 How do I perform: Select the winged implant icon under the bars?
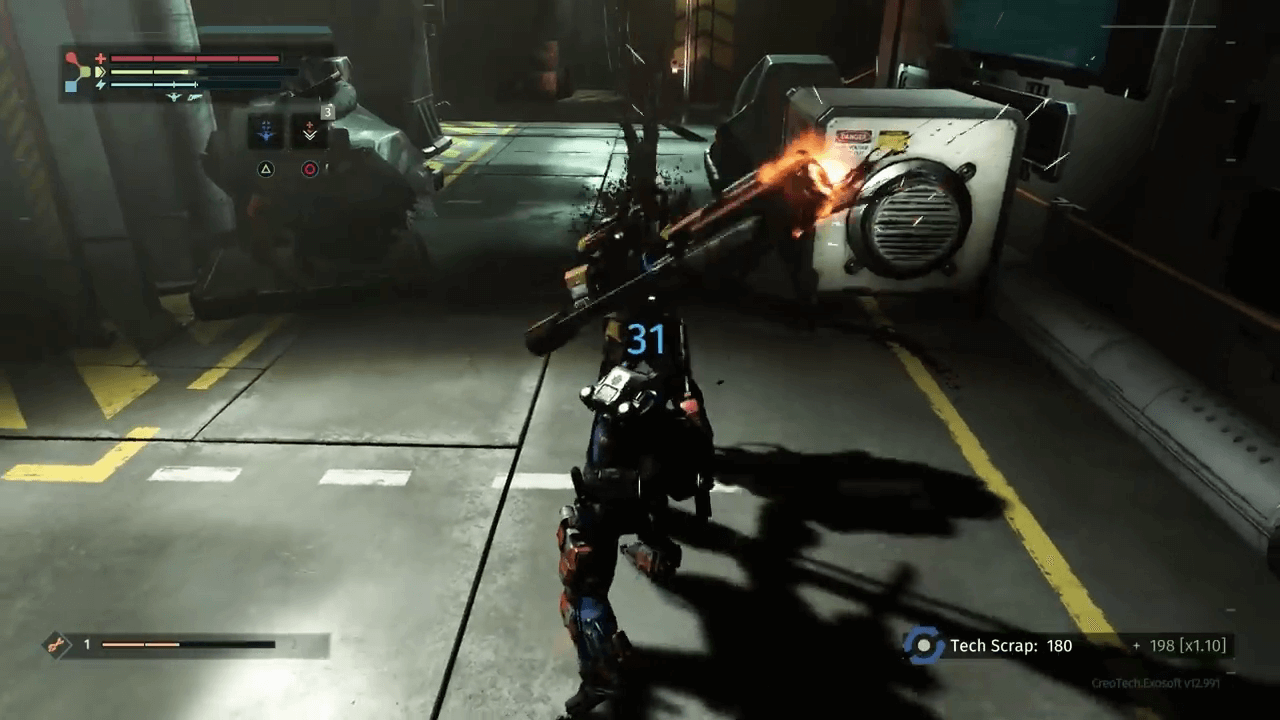pos(173,97)
